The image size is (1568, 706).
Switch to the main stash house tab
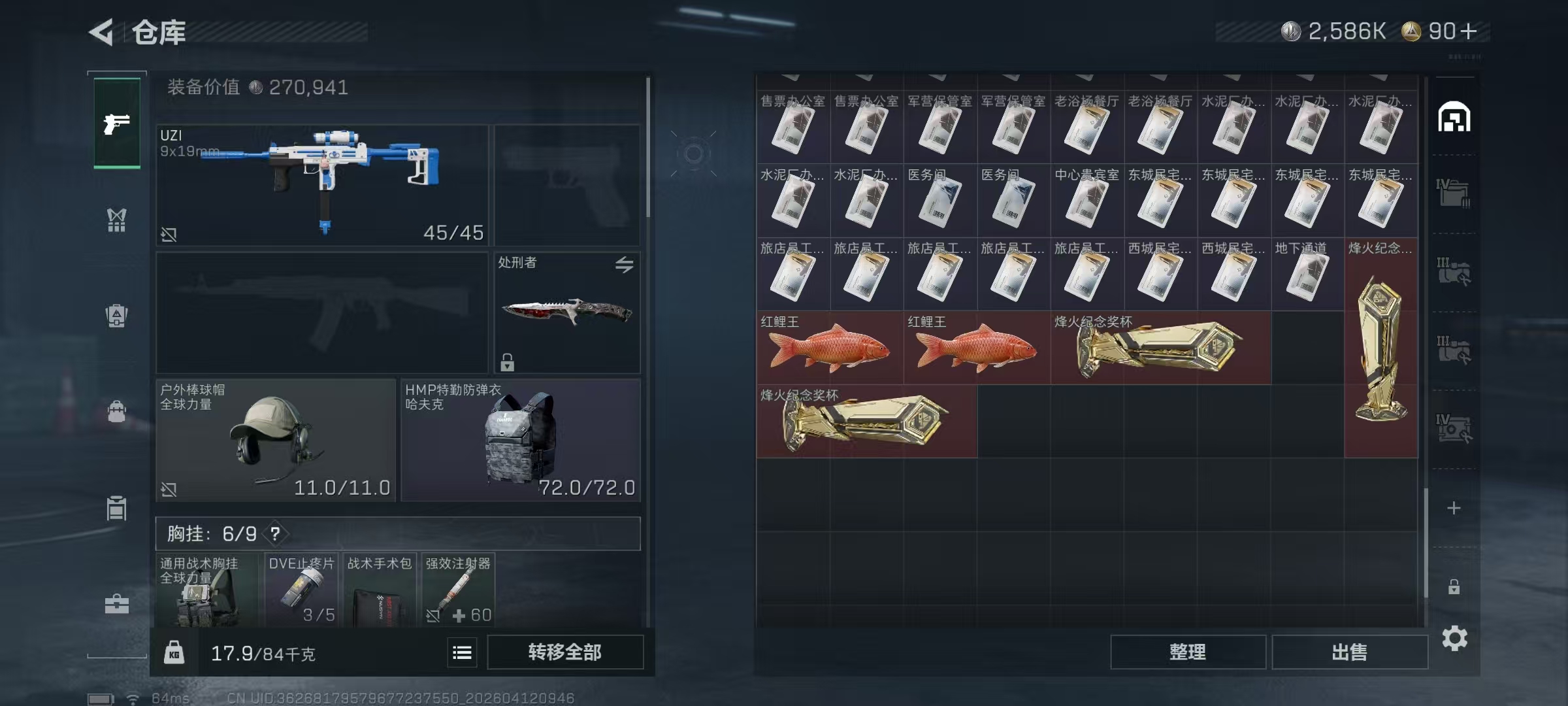pos(1454,118)
